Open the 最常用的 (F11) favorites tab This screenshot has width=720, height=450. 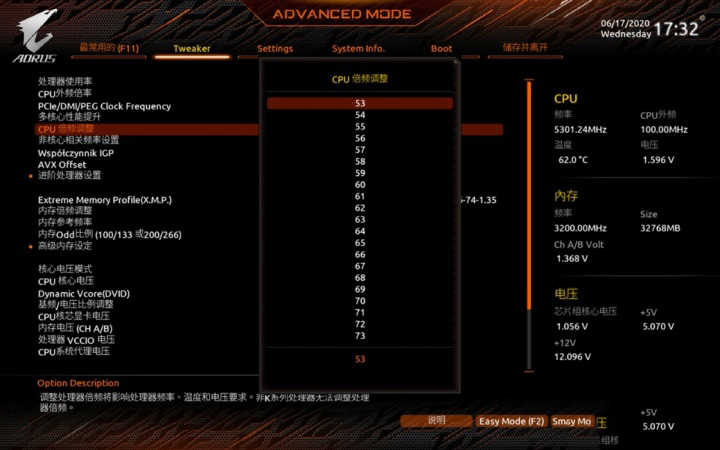109,48
